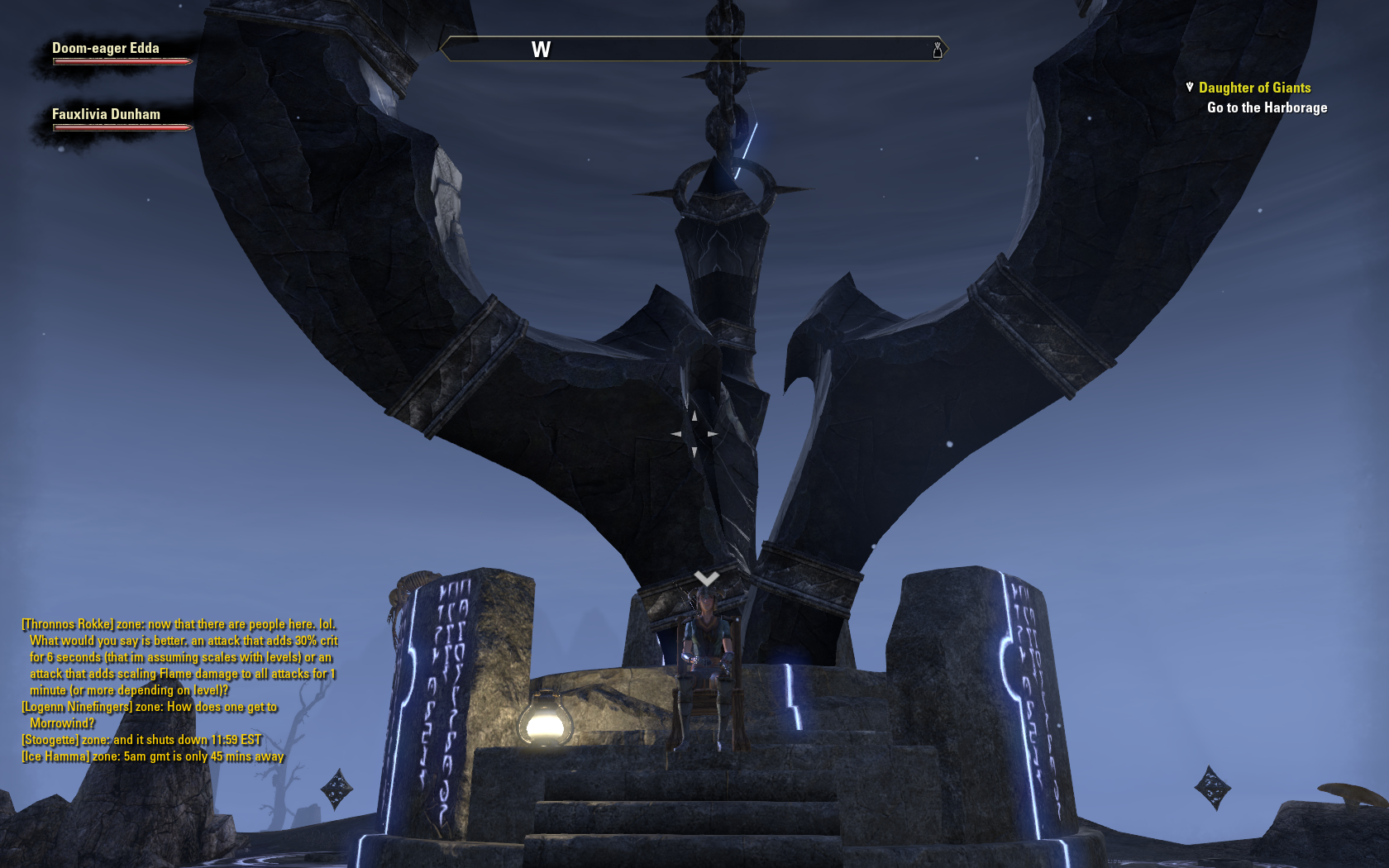Click the Go to the Harborage objective

click(1267, 107)
